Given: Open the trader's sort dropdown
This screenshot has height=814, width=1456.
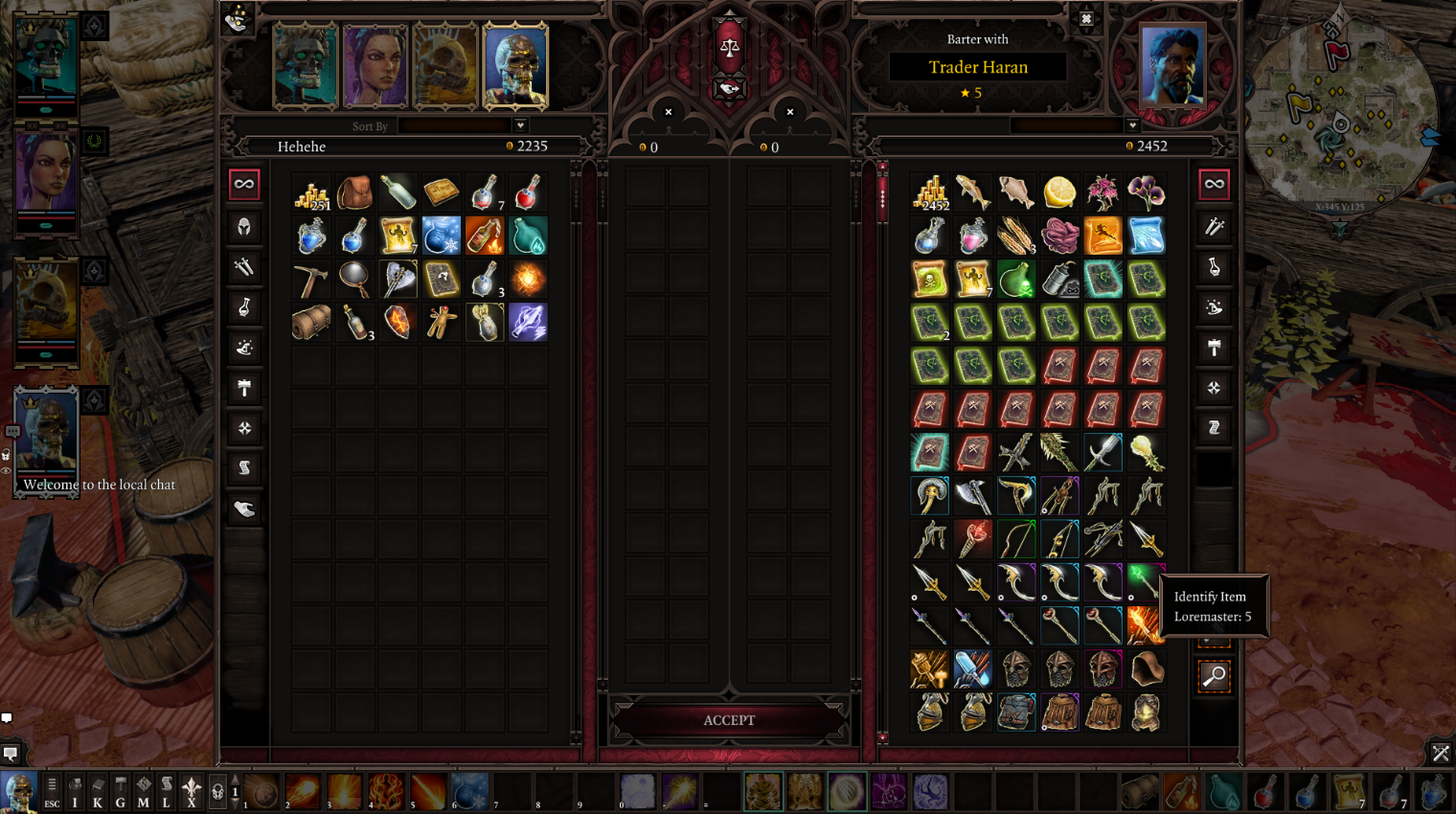Looking at the screenshot, I should tap(1132, 125).
